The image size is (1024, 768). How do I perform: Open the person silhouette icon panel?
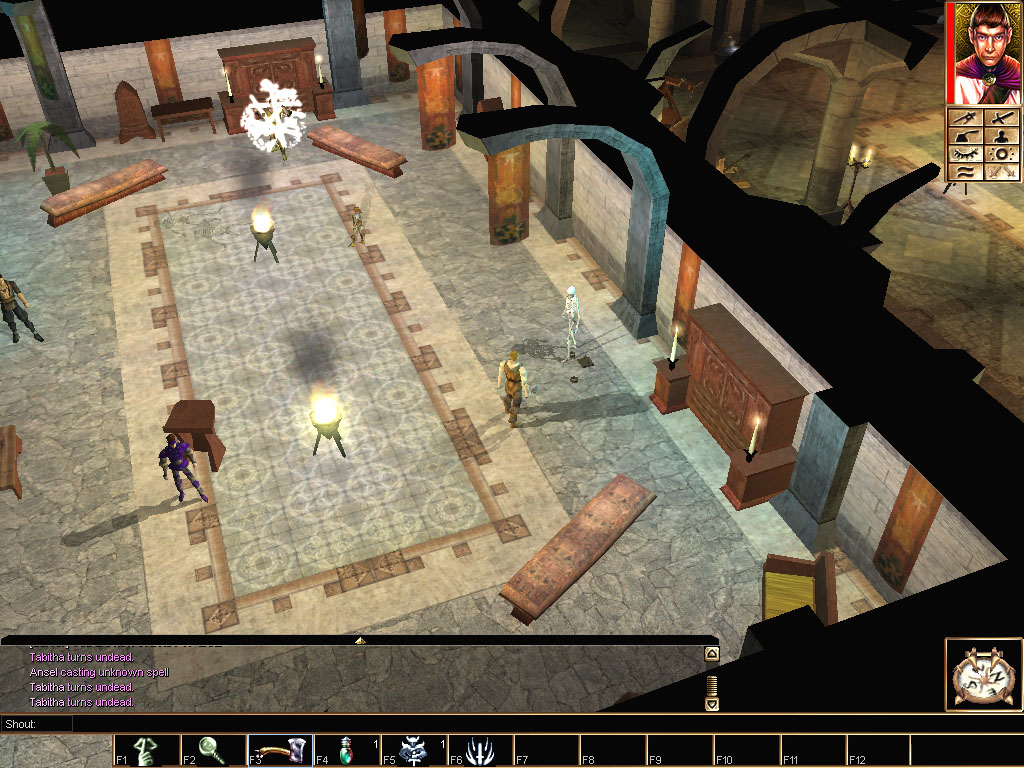[x=1001, y=137]
